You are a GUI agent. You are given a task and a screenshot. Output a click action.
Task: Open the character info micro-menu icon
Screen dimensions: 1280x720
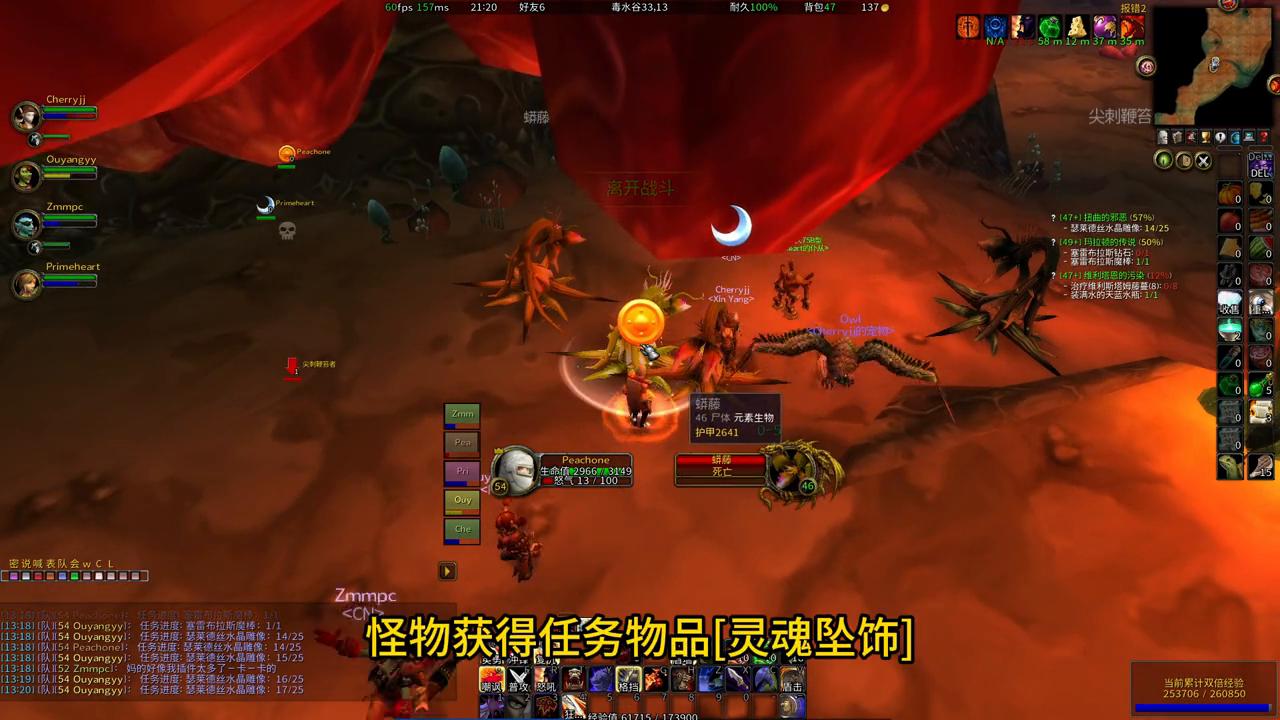[x=1162, y=136]
